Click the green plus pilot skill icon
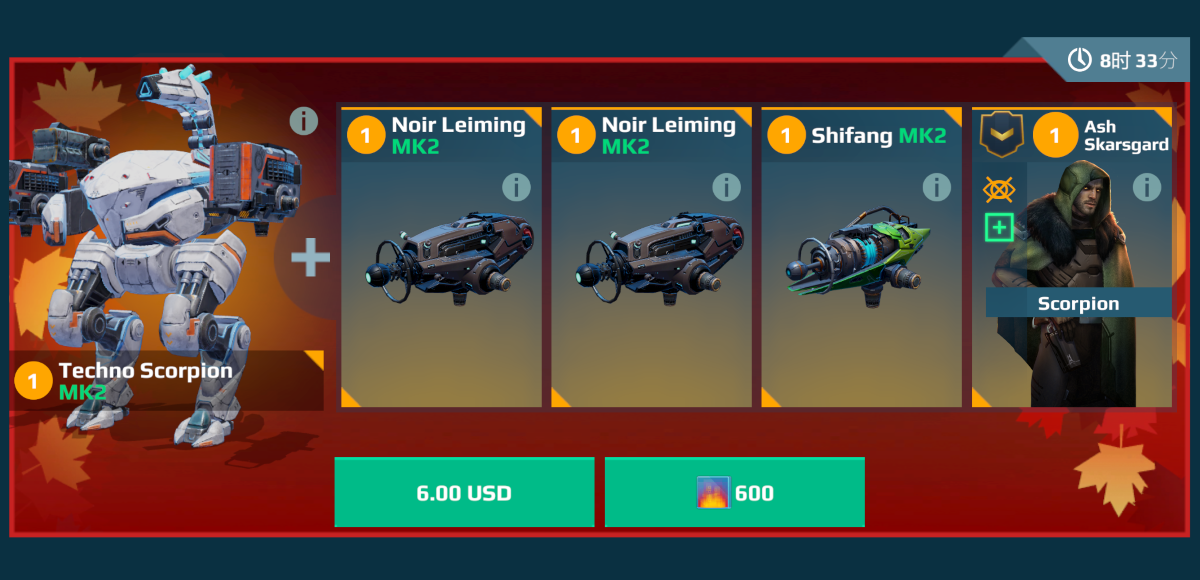Viewport: 1200px width, 580px height. [x=998, y=228]
